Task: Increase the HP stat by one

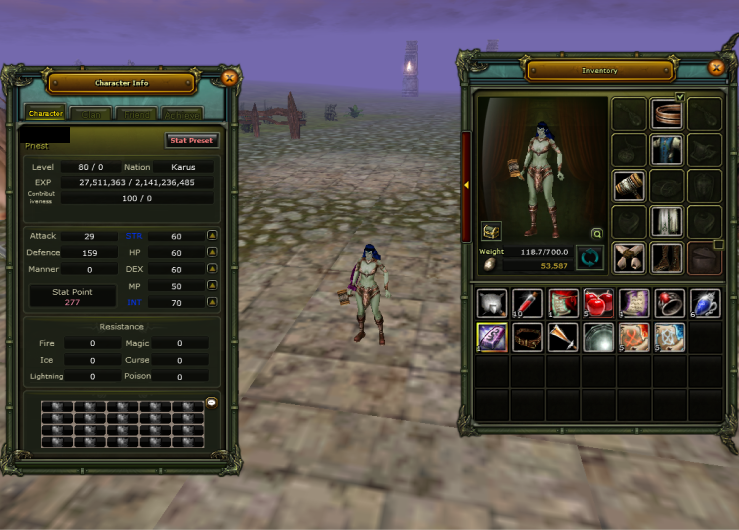Action: pos(212,252)
